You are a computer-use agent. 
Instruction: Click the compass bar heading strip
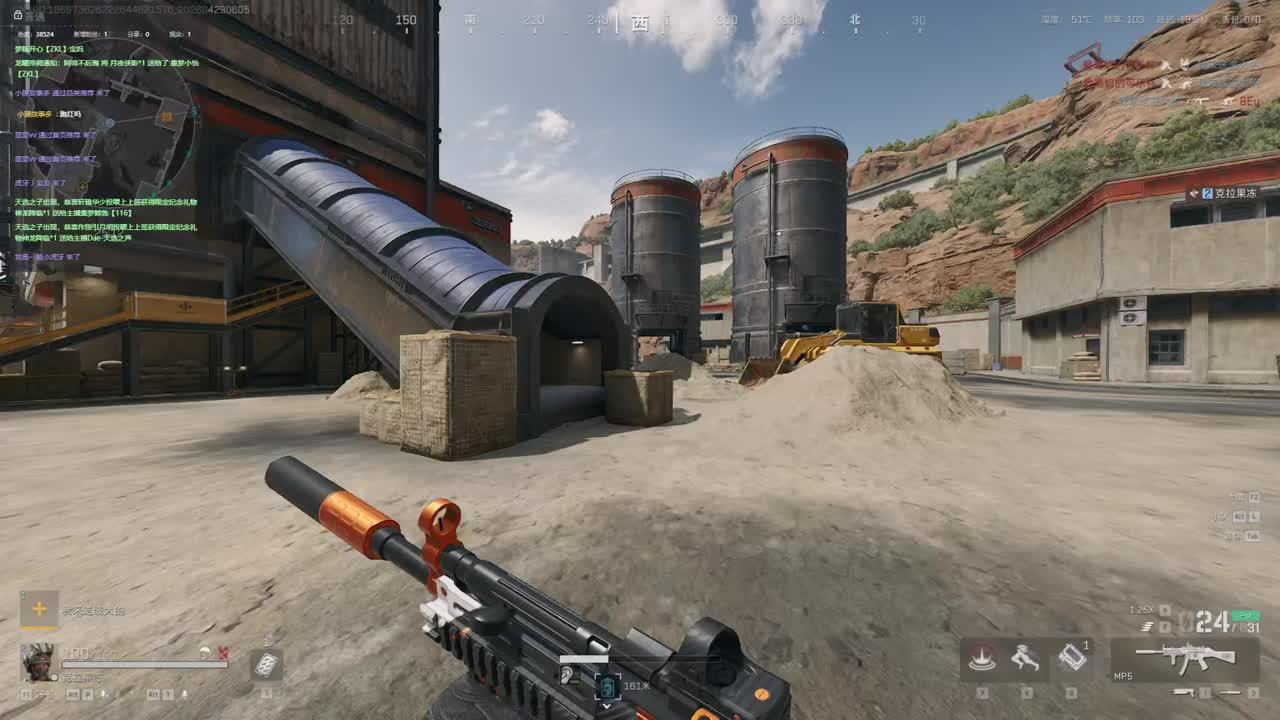coord(640,20)
